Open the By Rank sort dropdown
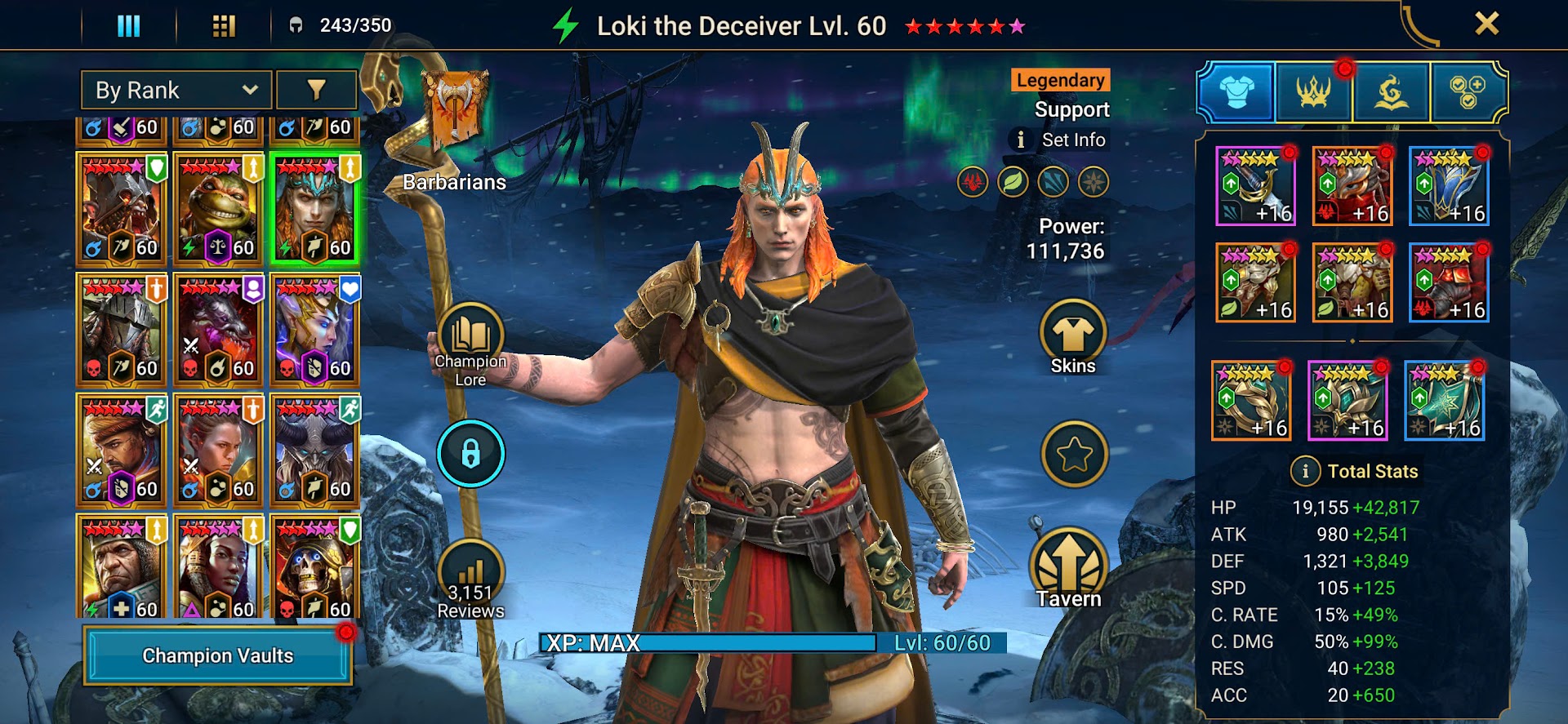This screenshot has width=1568, height=724. (x=177, y=90)
